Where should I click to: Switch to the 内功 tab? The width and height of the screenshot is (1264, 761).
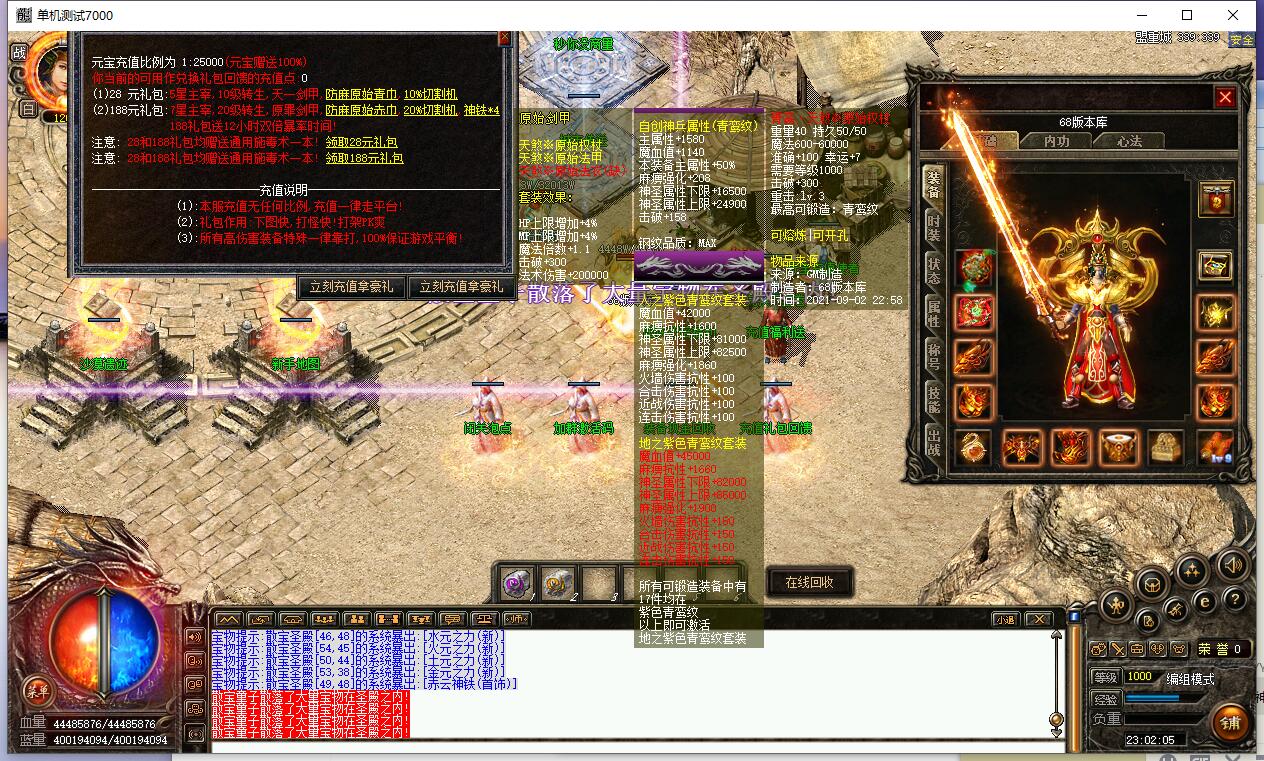[1056, 142]
